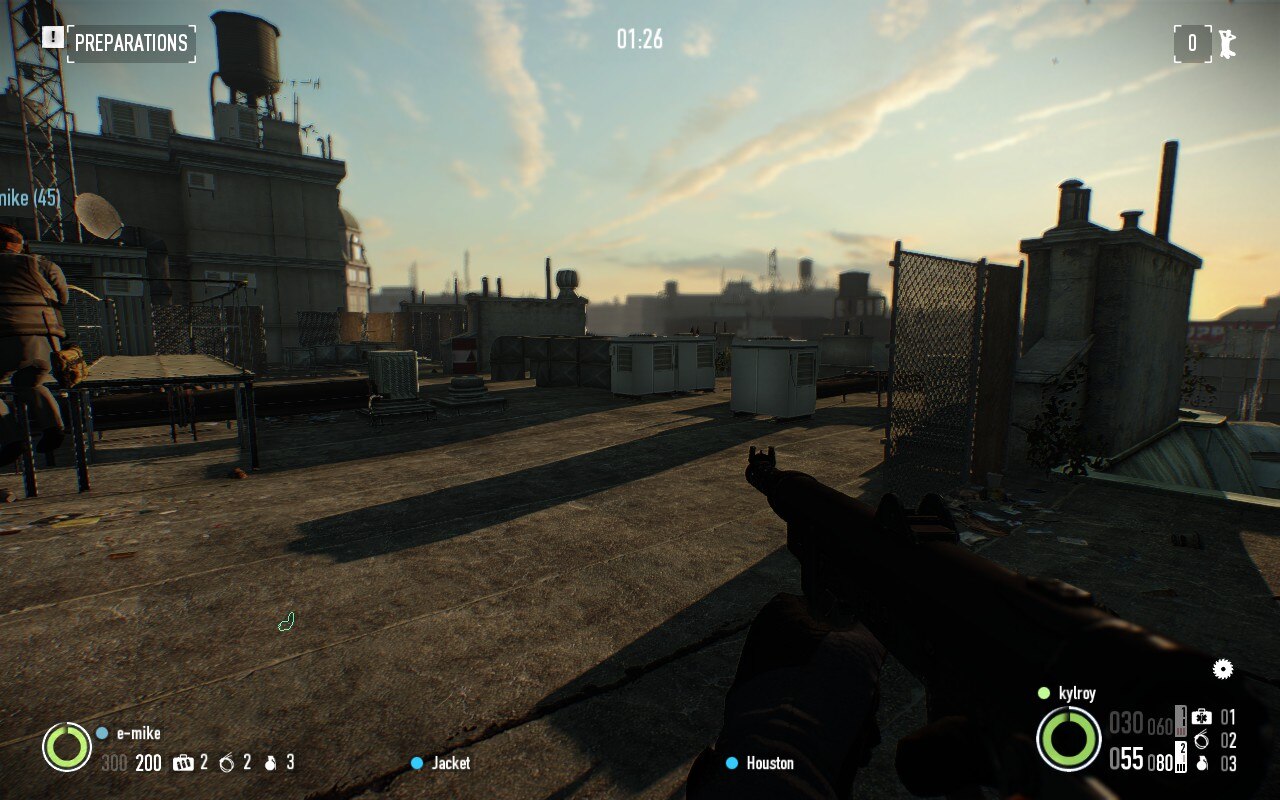Select teammate Jacket's name label
Viewport: 1280px width, 800px height.
(450, 763)
